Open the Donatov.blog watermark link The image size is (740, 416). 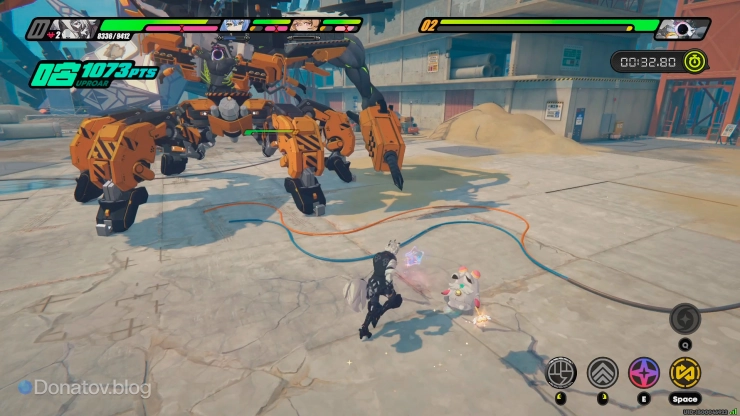click(x=85, y=386)
